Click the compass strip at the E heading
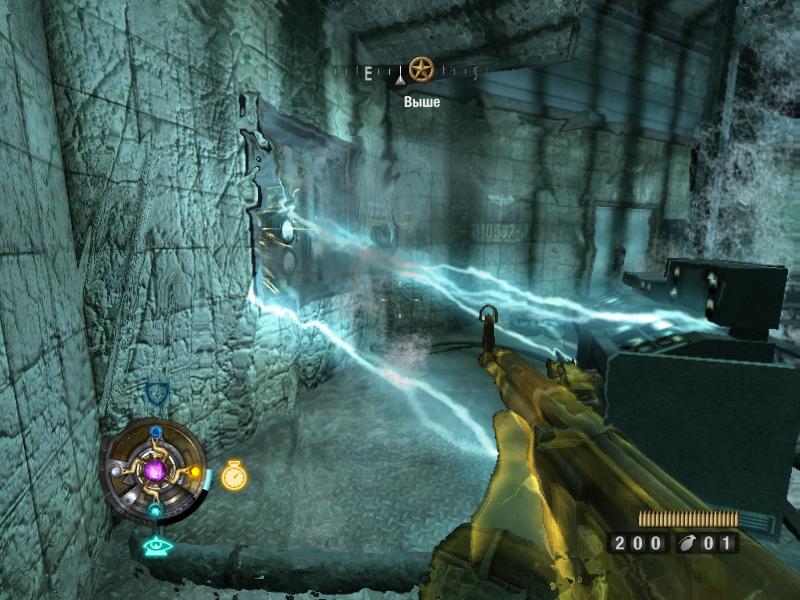Viewport: 800px width, 600px height. pyautogui.click(x=367, y=73)
